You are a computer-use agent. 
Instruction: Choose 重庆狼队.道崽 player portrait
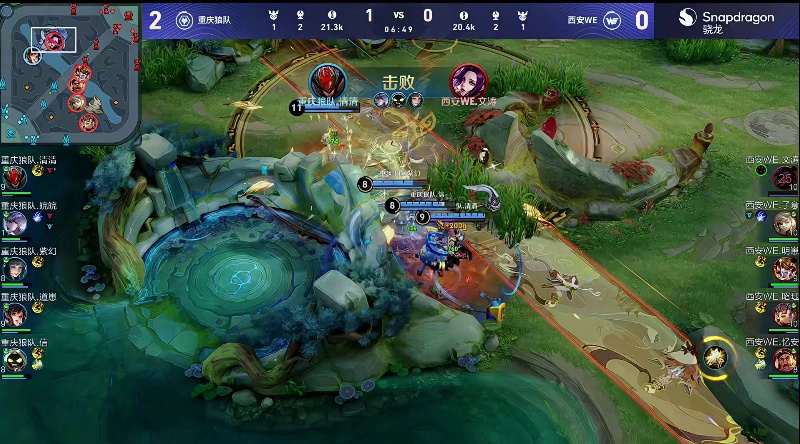(x=15, y=314)
